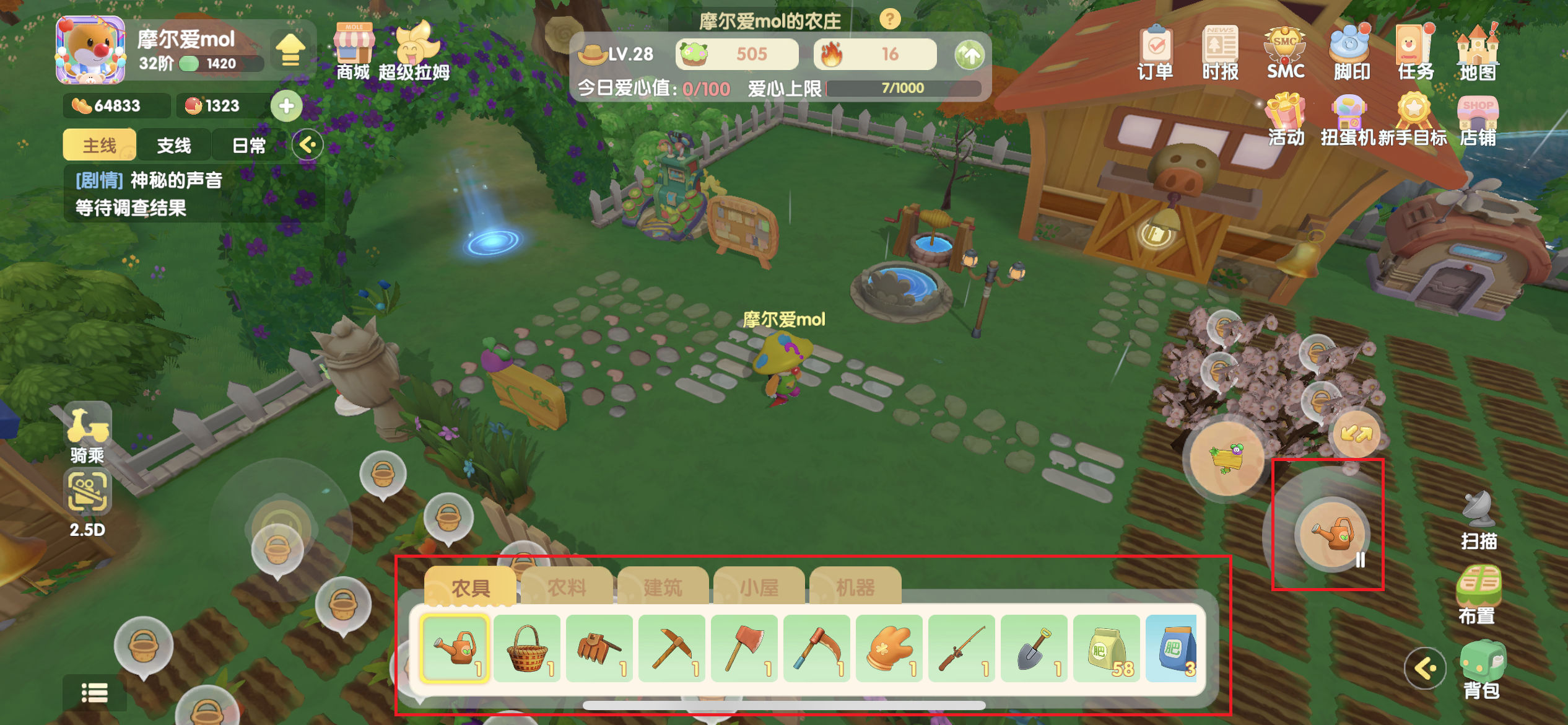Select the wicker basket tool slot
Image resolution: width=1568 pixels, height=725 pixels.
point(527,648)
